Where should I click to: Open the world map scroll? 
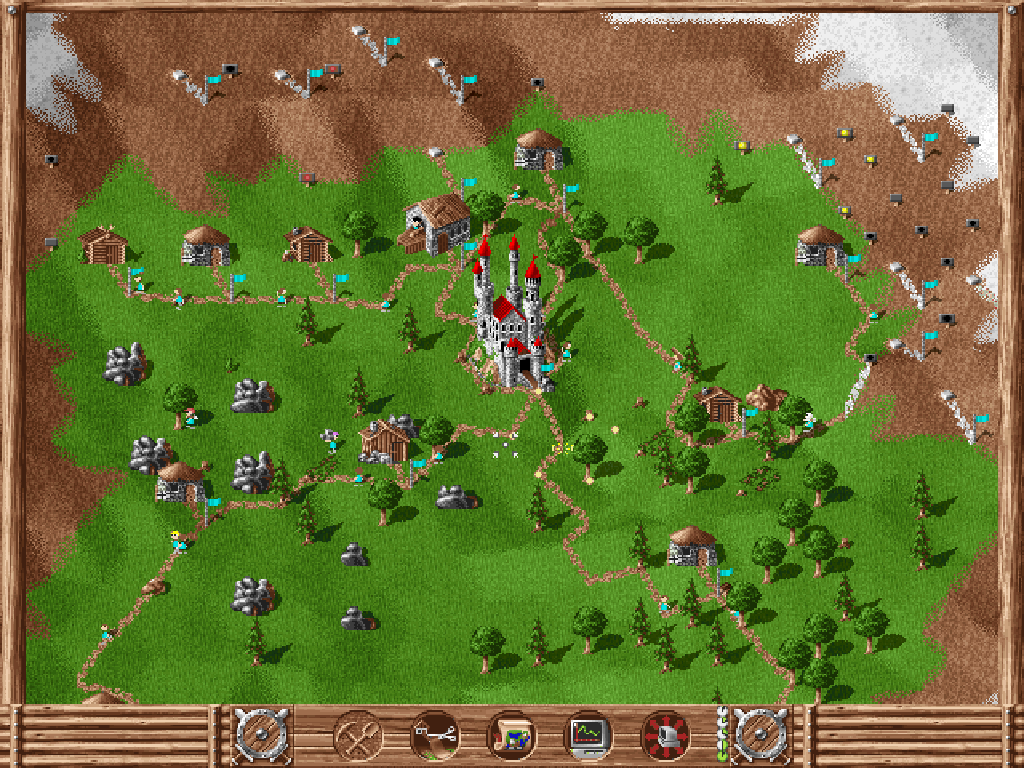pyautogui.click(x=511, y=737)
